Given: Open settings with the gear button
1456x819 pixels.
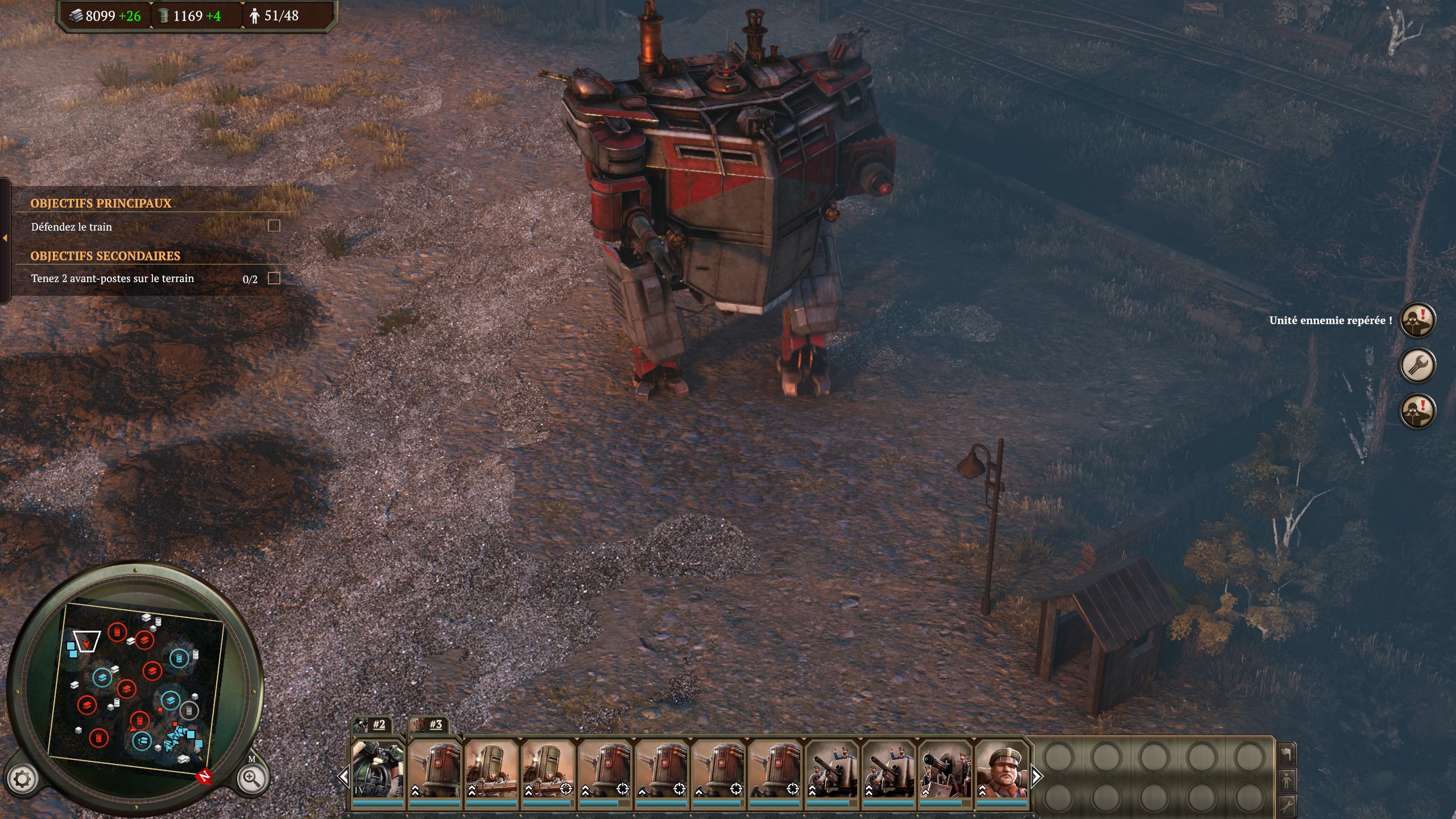Looking at the screenshot, I should (x=22, y=779).
